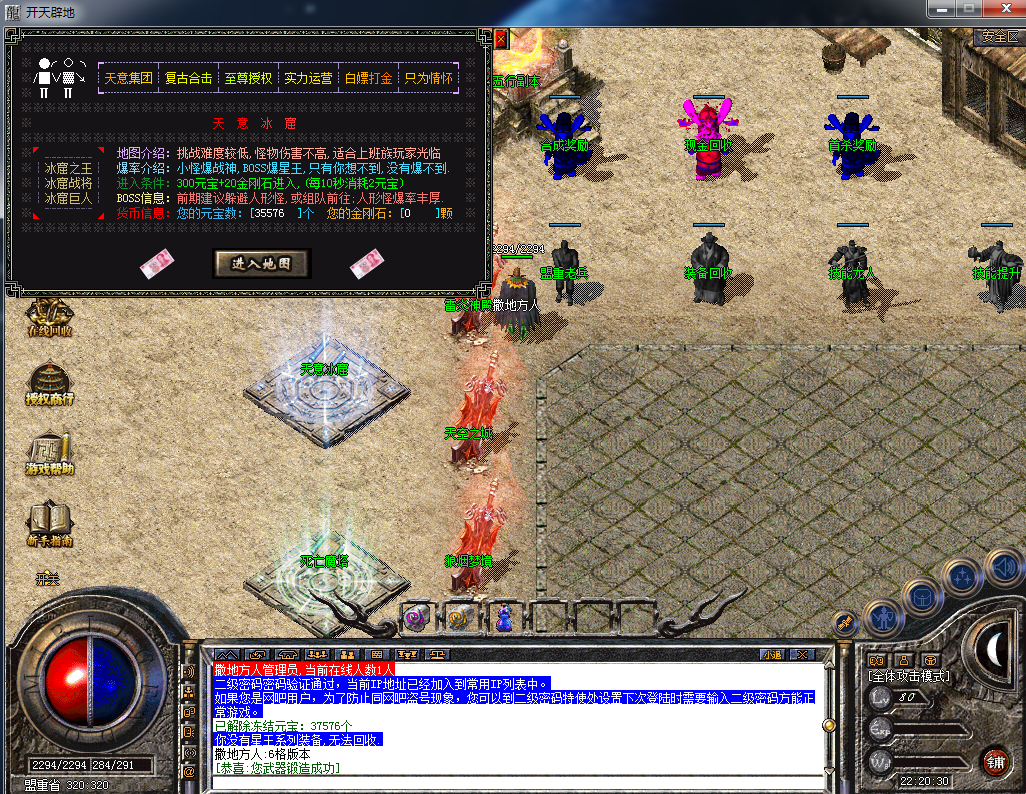This screenshot has width=1026, height=794.
Task: Open the 授权商行 shop icon
Action: click(49, 384)
